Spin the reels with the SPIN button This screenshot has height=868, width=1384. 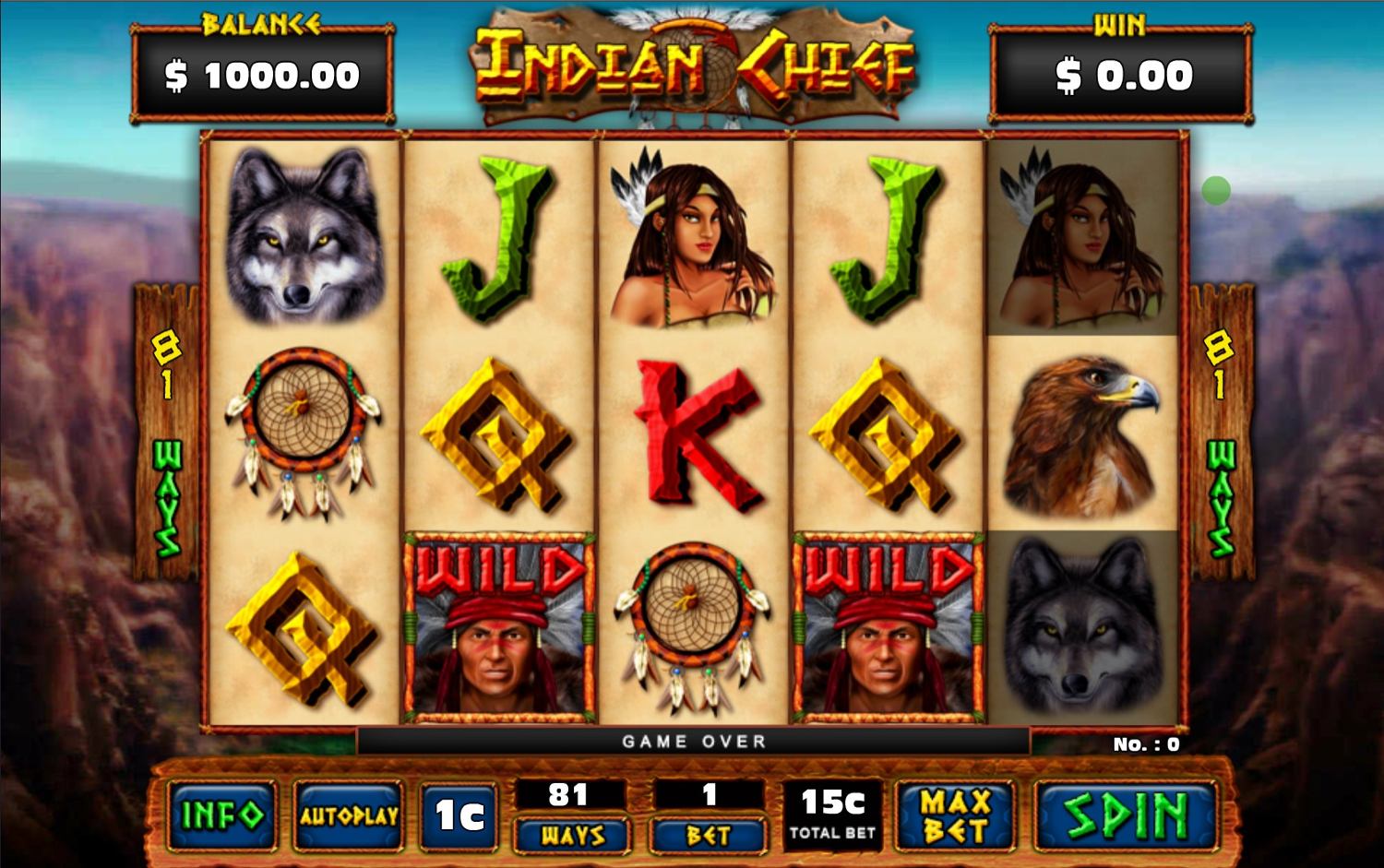click(1126, 815)
